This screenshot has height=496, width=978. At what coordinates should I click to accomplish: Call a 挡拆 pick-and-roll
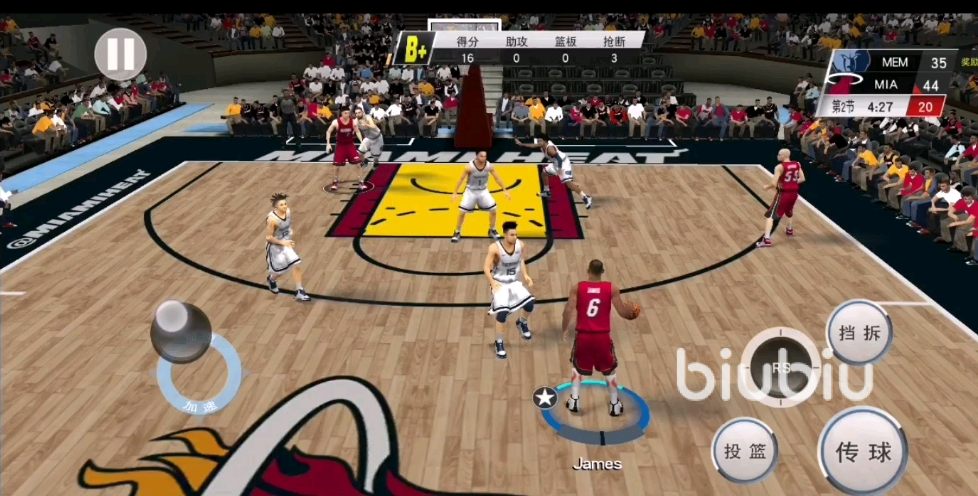859,333
